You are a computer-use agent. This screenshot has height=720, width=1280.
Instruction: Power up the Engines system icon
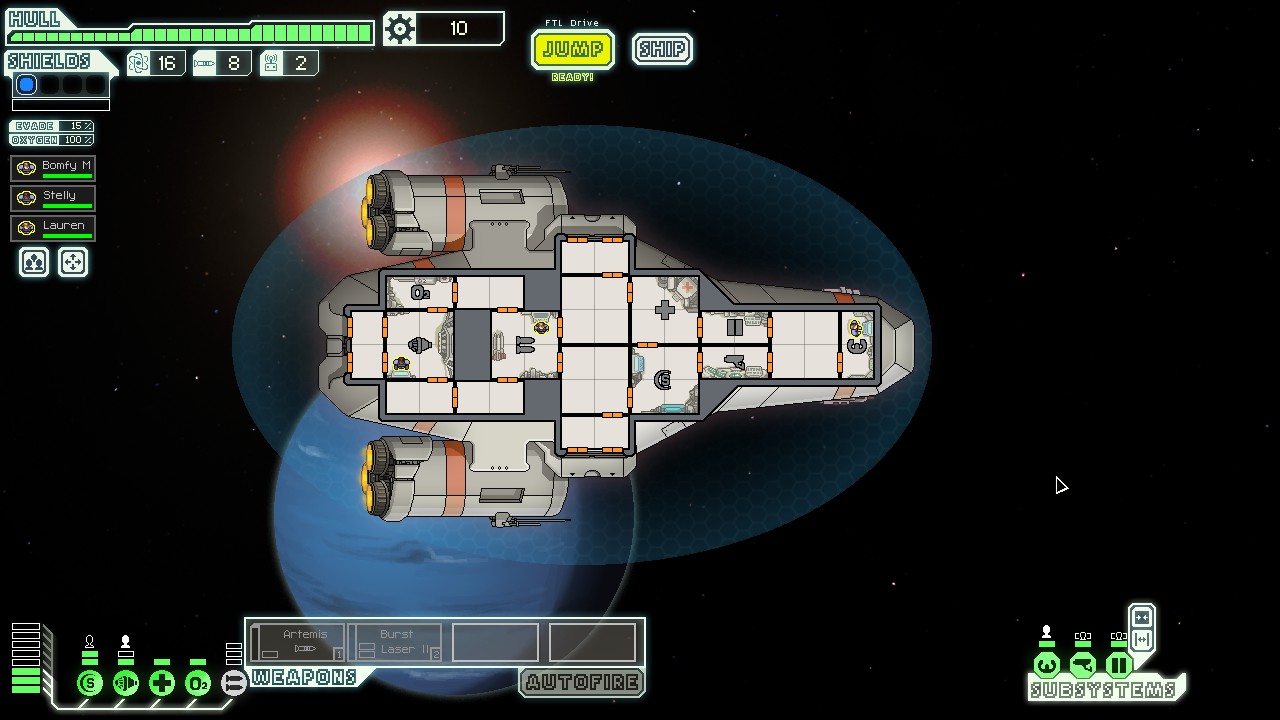[126, 683]
